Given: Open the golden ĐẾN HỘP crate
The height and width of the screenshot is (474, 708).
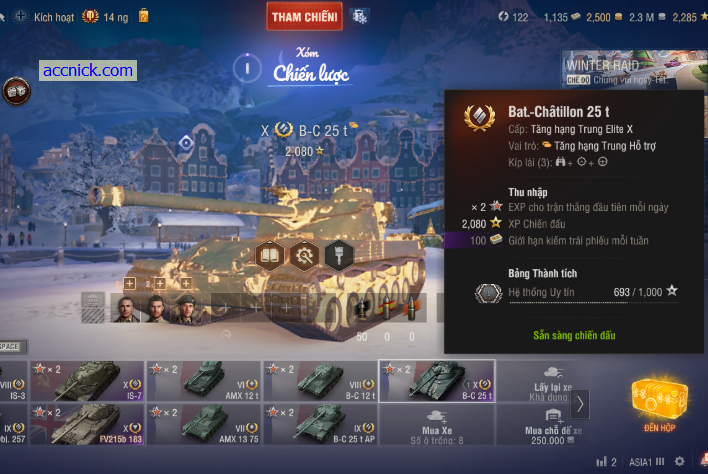Looking at the screenshot, I should click(x=659, y=401).
